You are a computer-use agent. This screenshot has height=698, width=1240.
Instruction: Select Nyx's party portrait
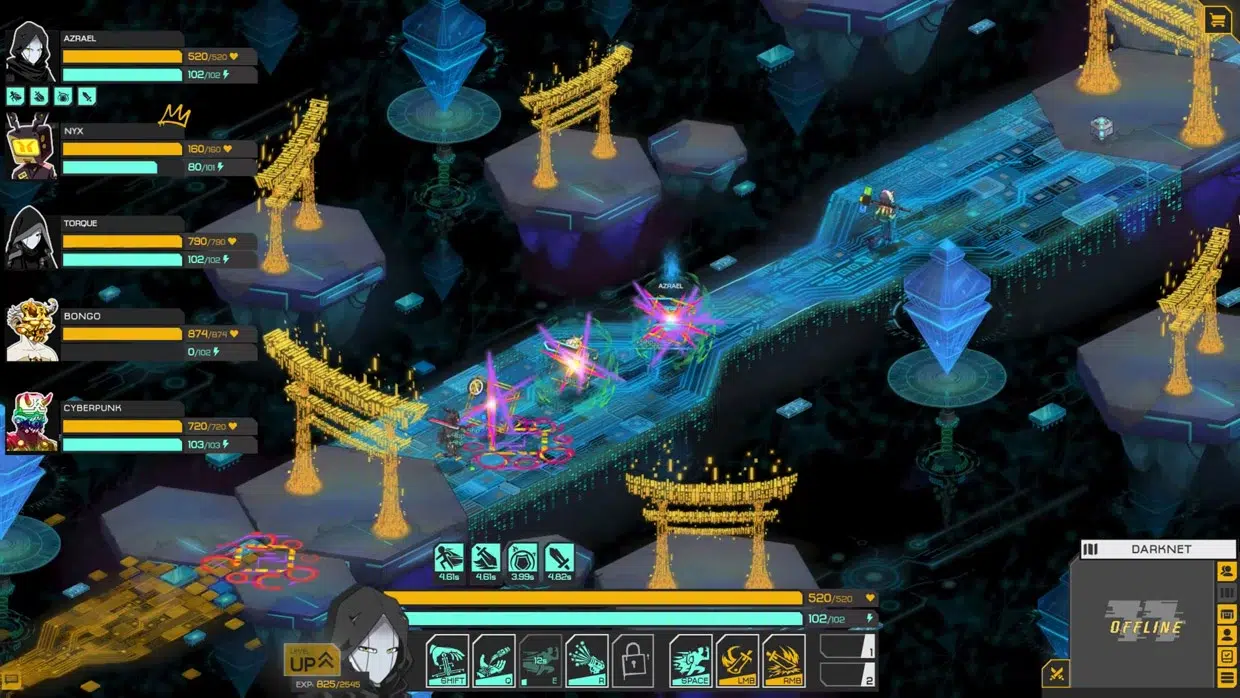[x=31, y=146]
